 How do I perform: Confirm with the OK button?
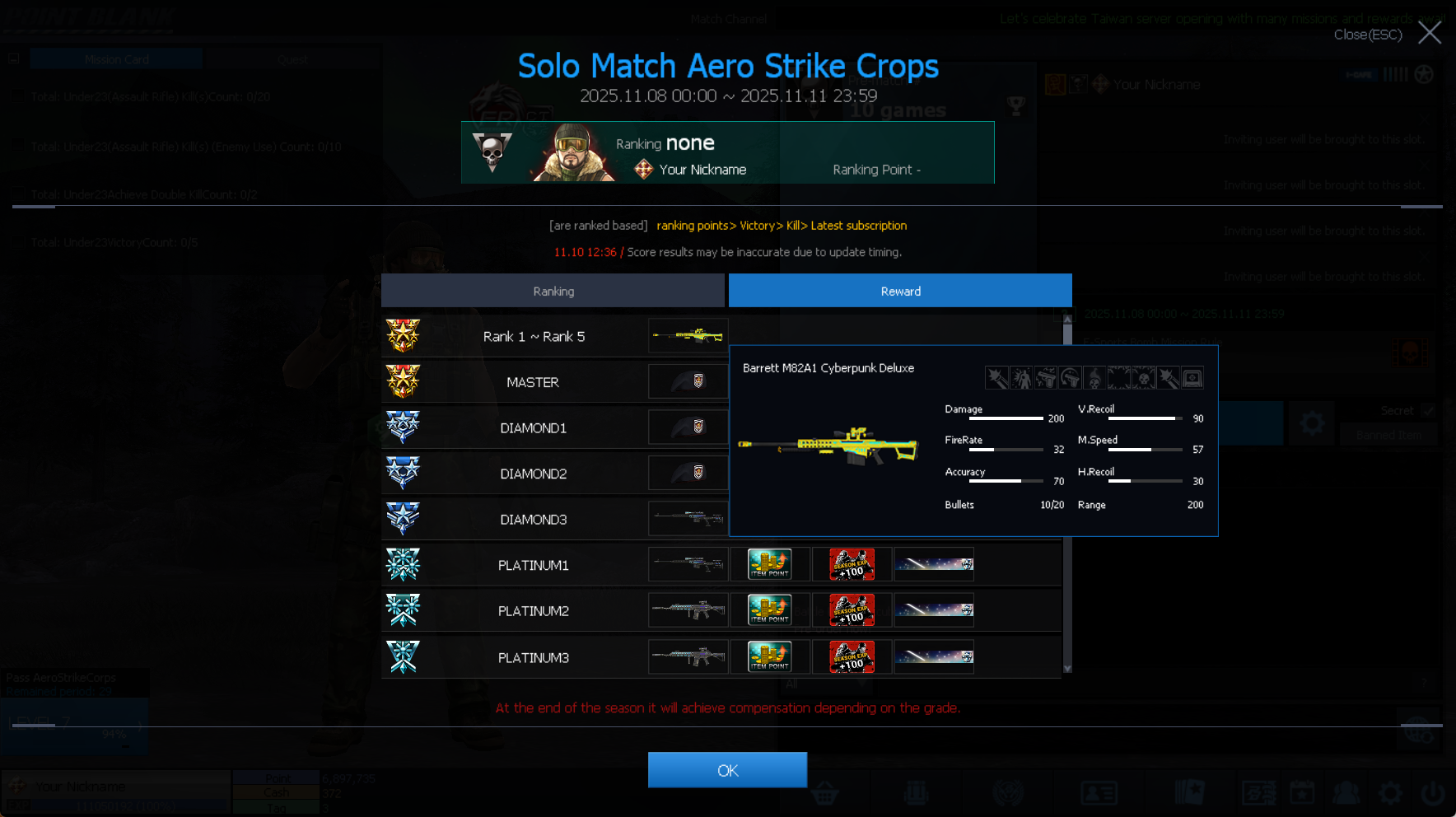(727, 770)
